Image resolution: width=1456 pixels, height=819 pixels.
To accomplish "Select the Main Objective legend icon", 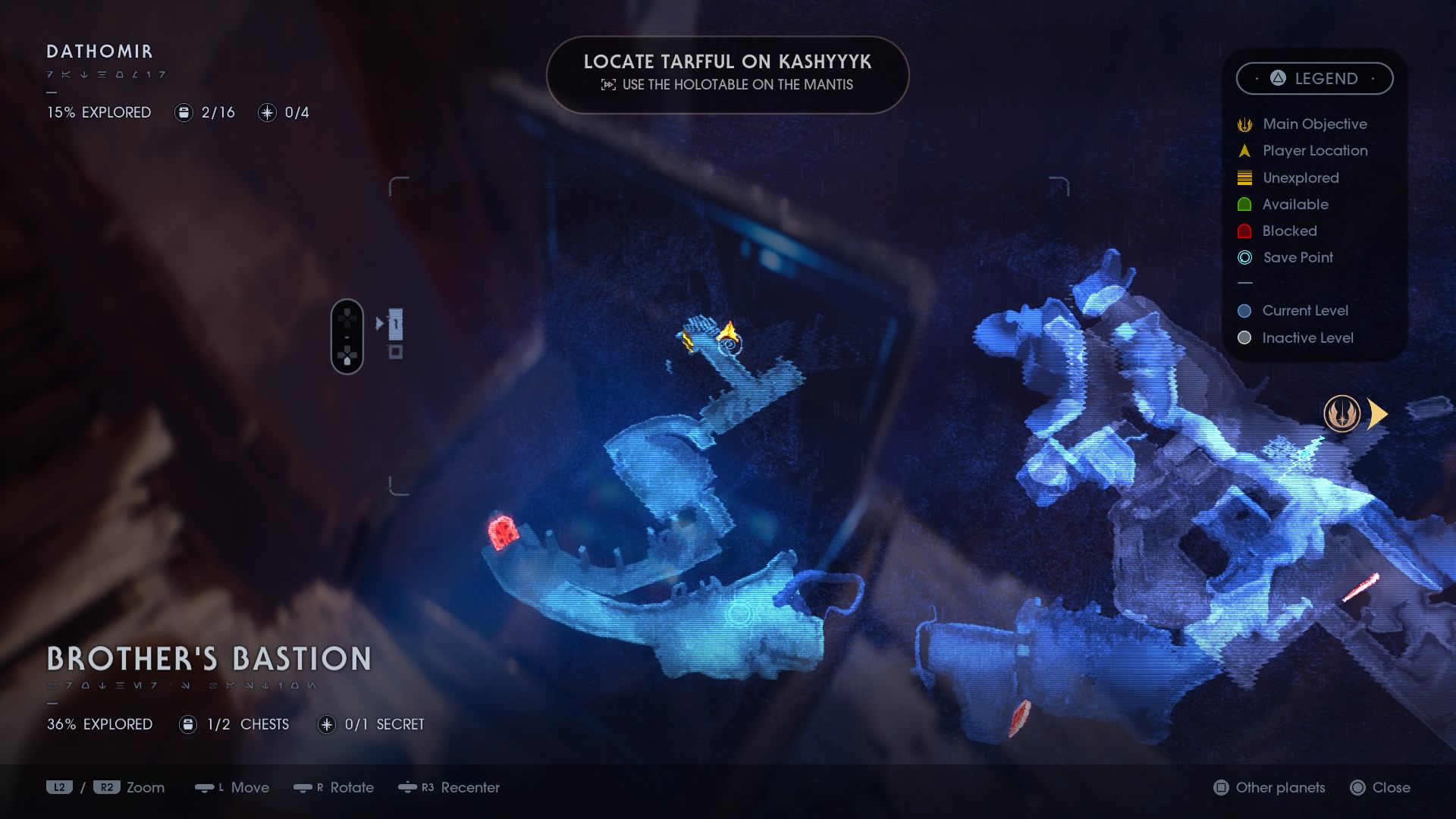I will tap(1244, 124).
